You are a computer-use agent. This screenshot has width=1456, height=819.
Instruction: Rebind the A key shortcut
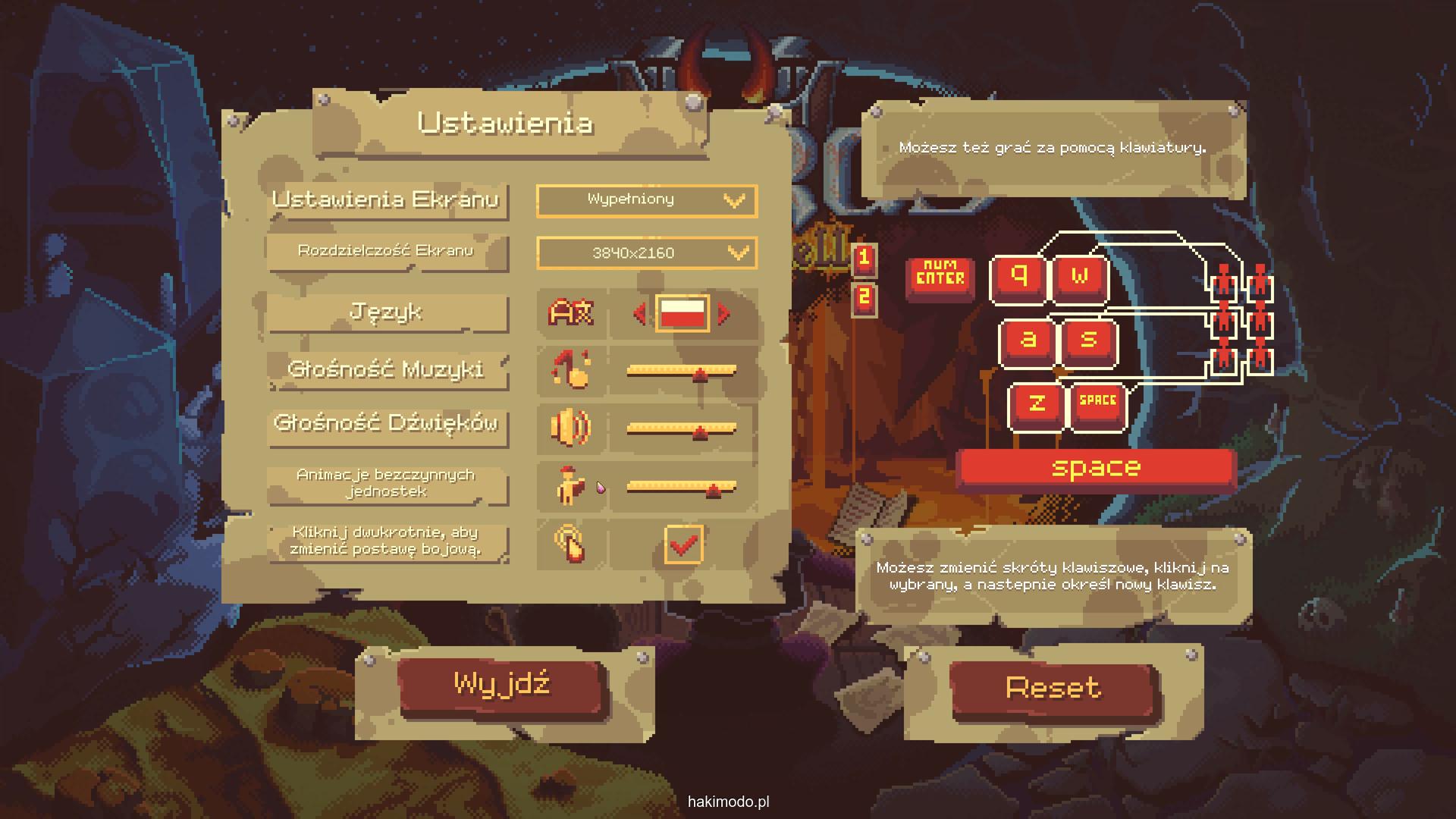[1028, 340]
